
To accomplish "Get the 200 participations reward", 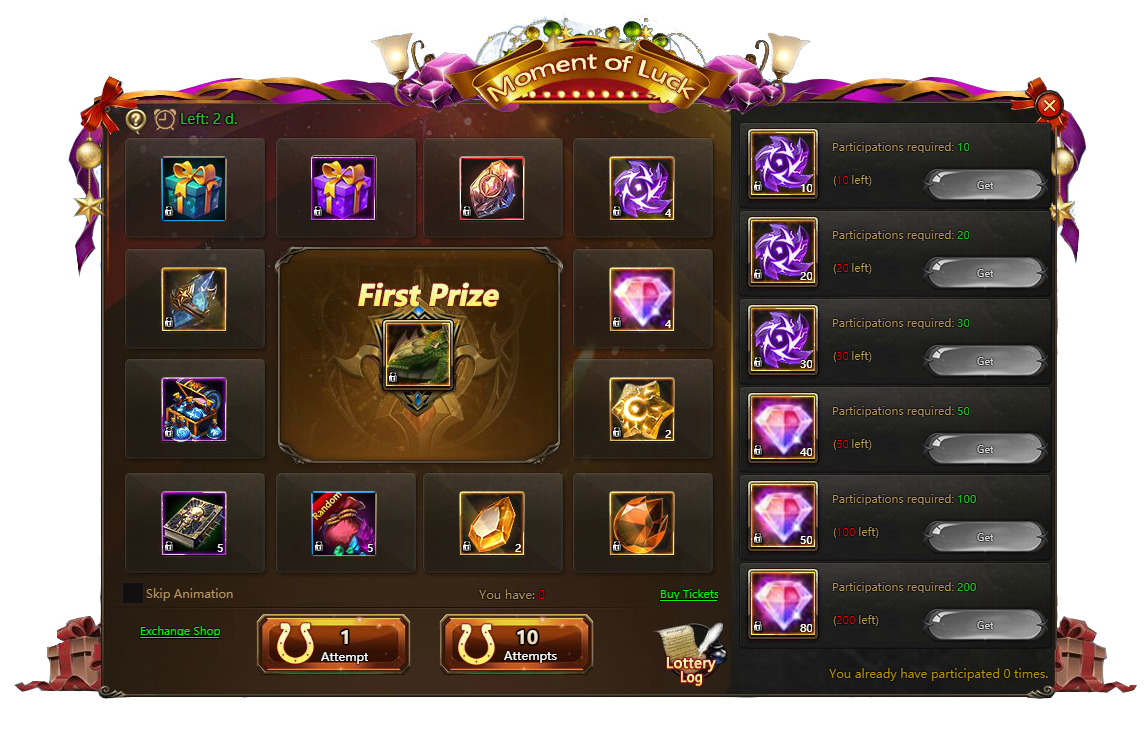I will pos(984,625).
